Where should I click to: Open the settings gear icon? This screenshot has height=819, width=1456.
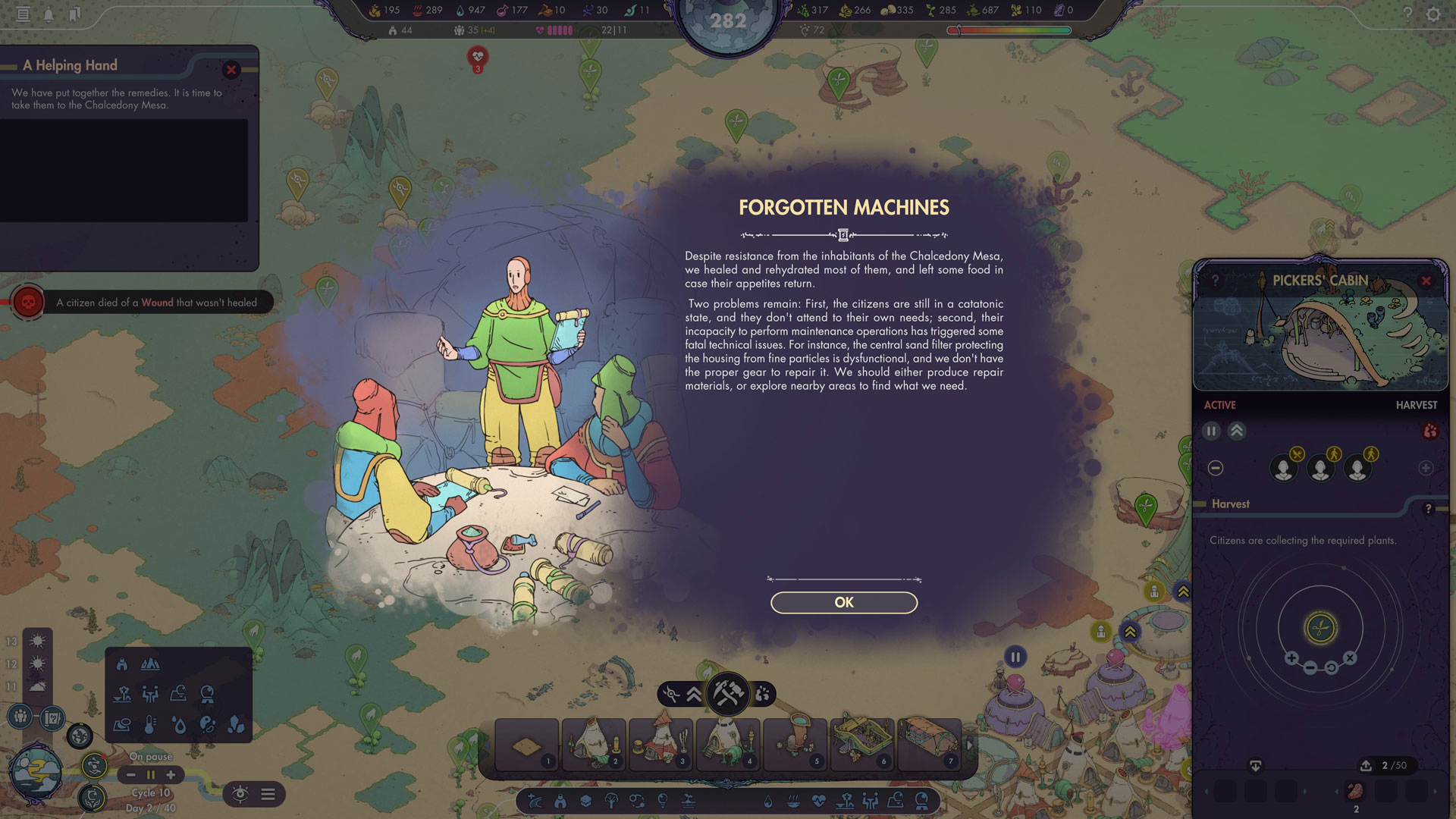1433,14
